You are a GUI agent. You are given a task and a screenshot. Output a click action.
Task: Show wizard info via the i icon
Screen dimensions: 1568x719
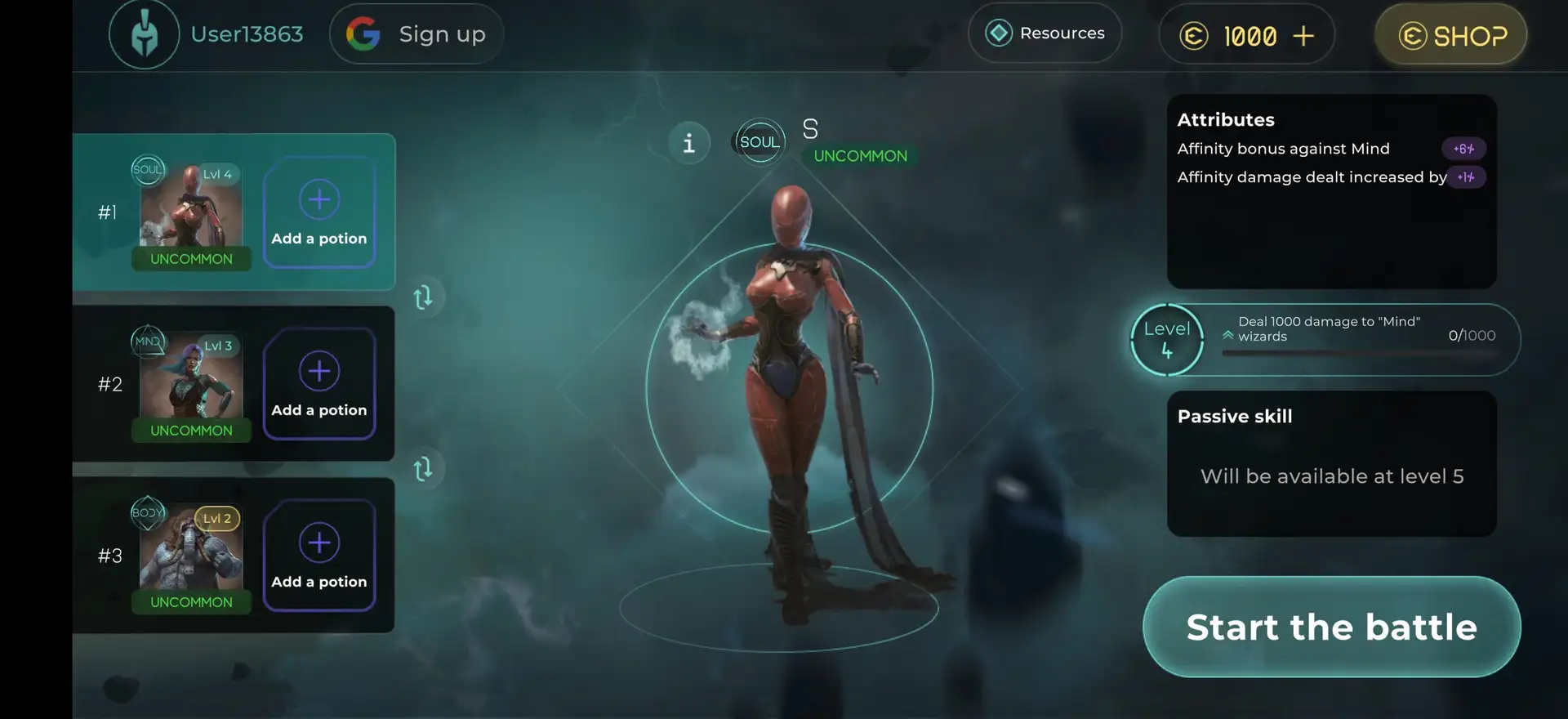[x=689, y=143]
